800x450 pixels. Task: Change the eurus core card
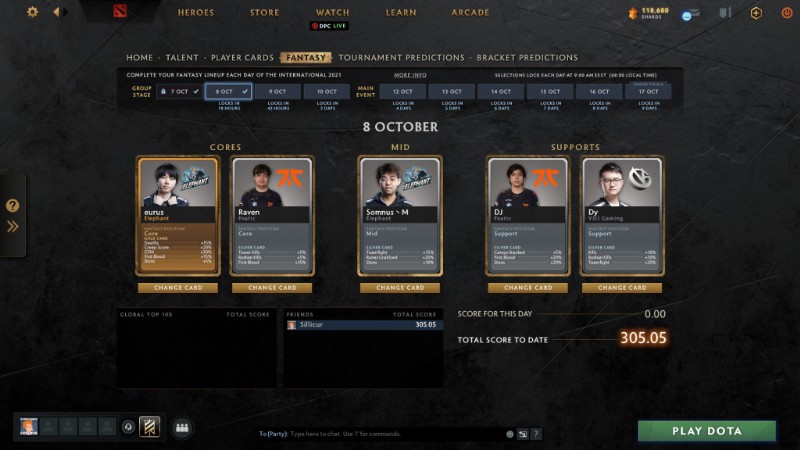point(177,287)
